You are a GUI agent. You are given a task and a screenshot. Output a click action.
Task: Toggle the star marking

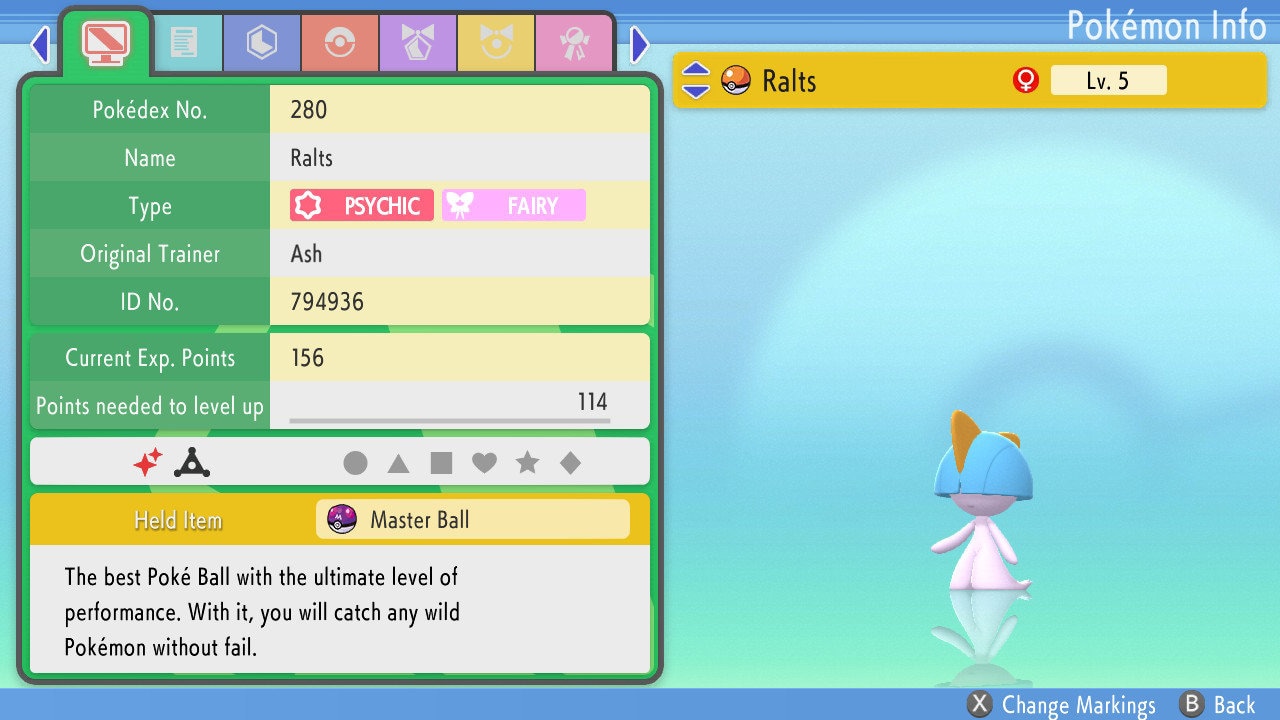tap(528, 462)
